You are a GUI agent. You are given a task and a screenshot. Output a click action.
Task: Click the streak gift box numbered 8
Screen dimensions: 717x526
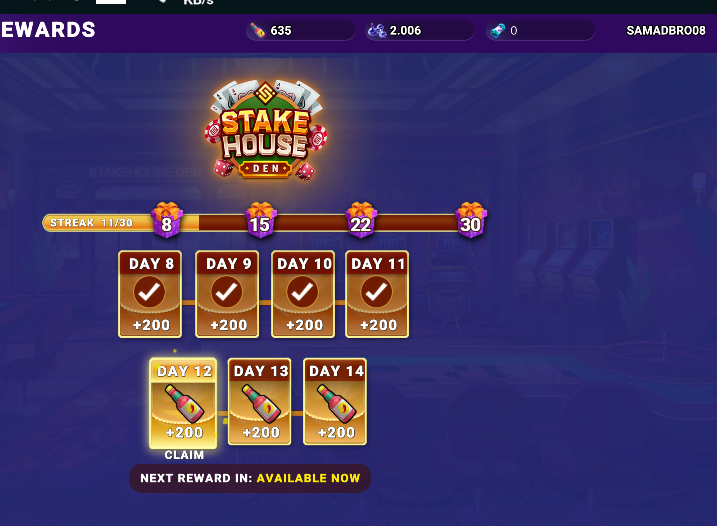(166, 220)
